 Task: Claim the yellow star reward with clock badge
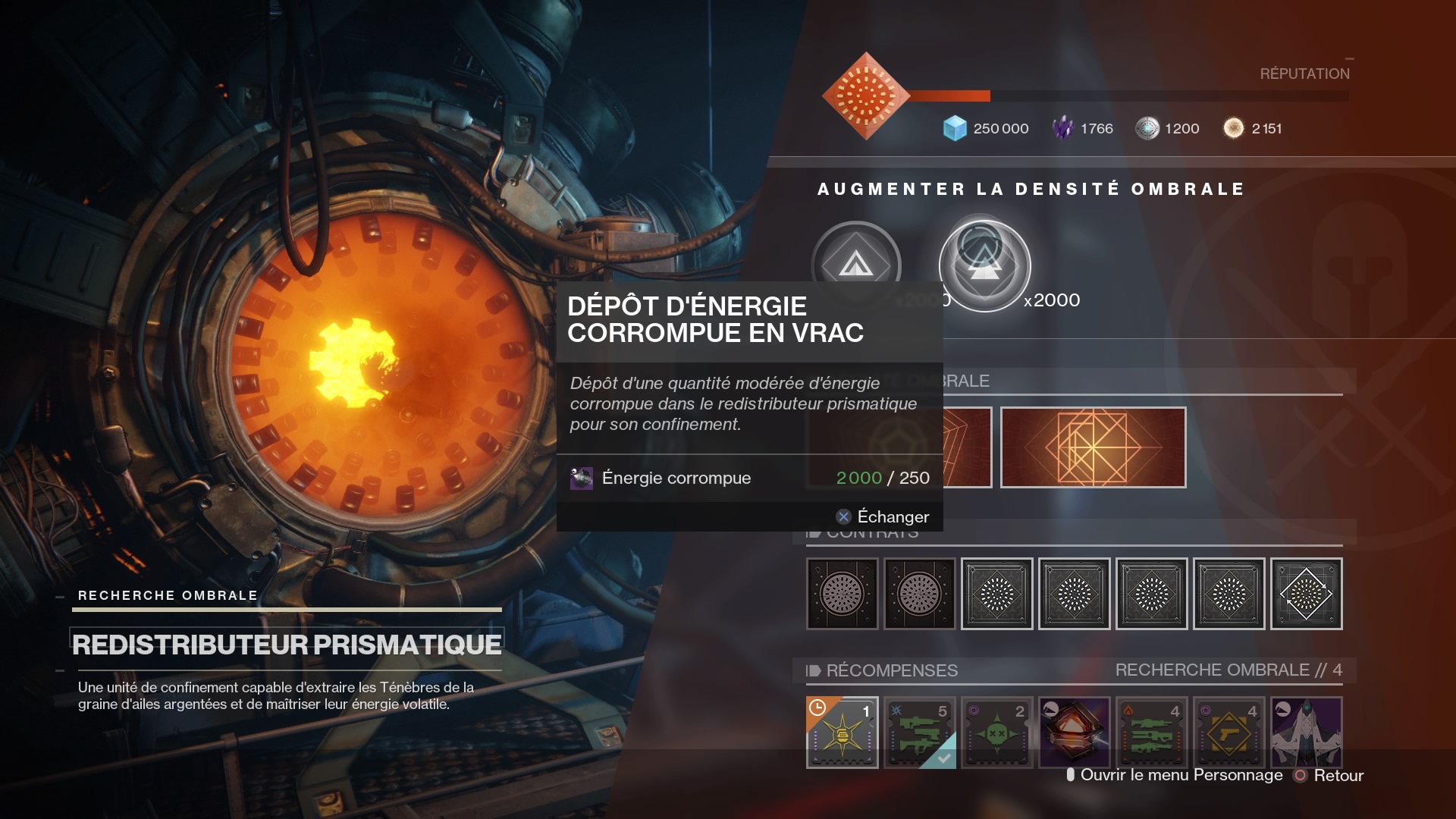(x=842, y=732)
